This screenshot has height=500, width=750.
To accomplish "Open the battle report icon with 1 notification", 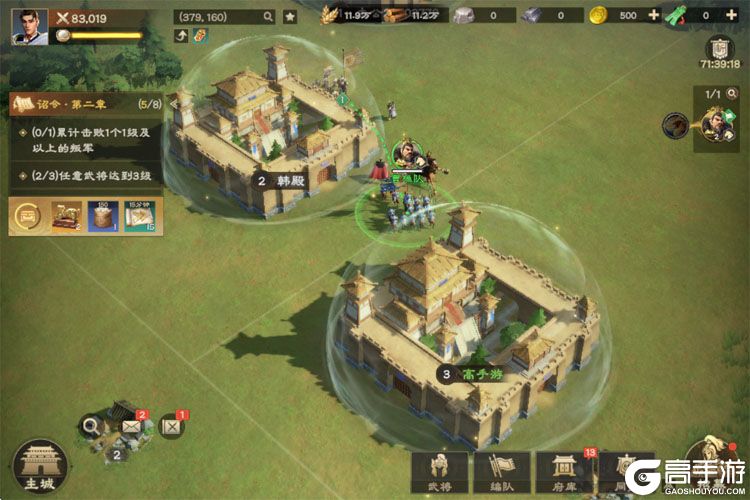I will 172,427.
